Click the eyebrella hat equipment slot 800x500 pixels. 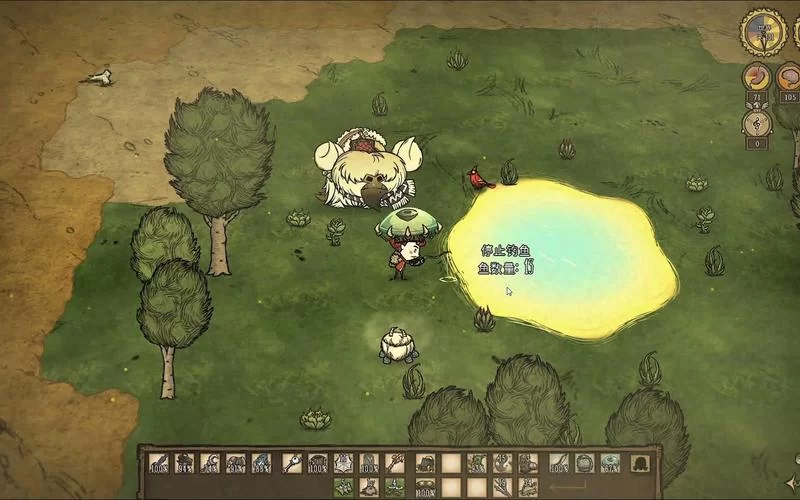pos(610,463)
